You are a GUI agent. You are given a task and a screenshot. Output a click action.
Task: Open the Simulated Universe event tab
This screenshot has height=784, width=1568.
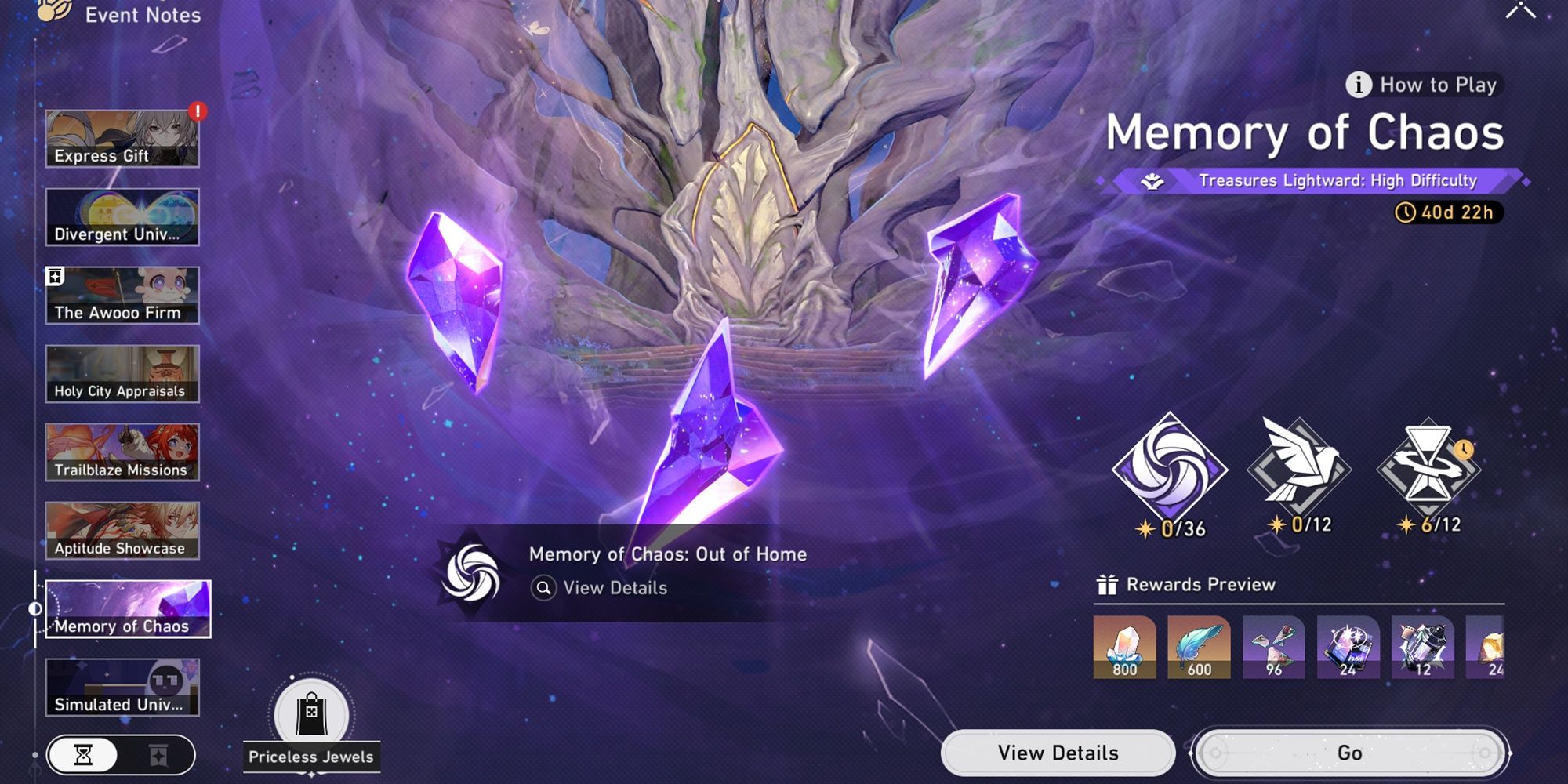(122, 684)
